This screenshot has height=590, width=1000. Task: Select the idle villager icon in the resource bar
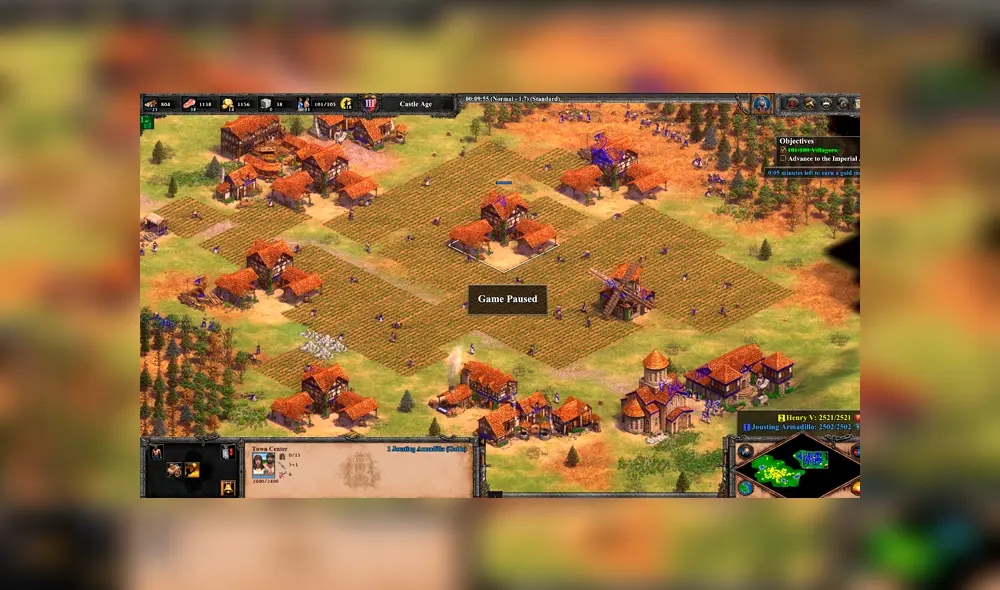tap(346, 103)
